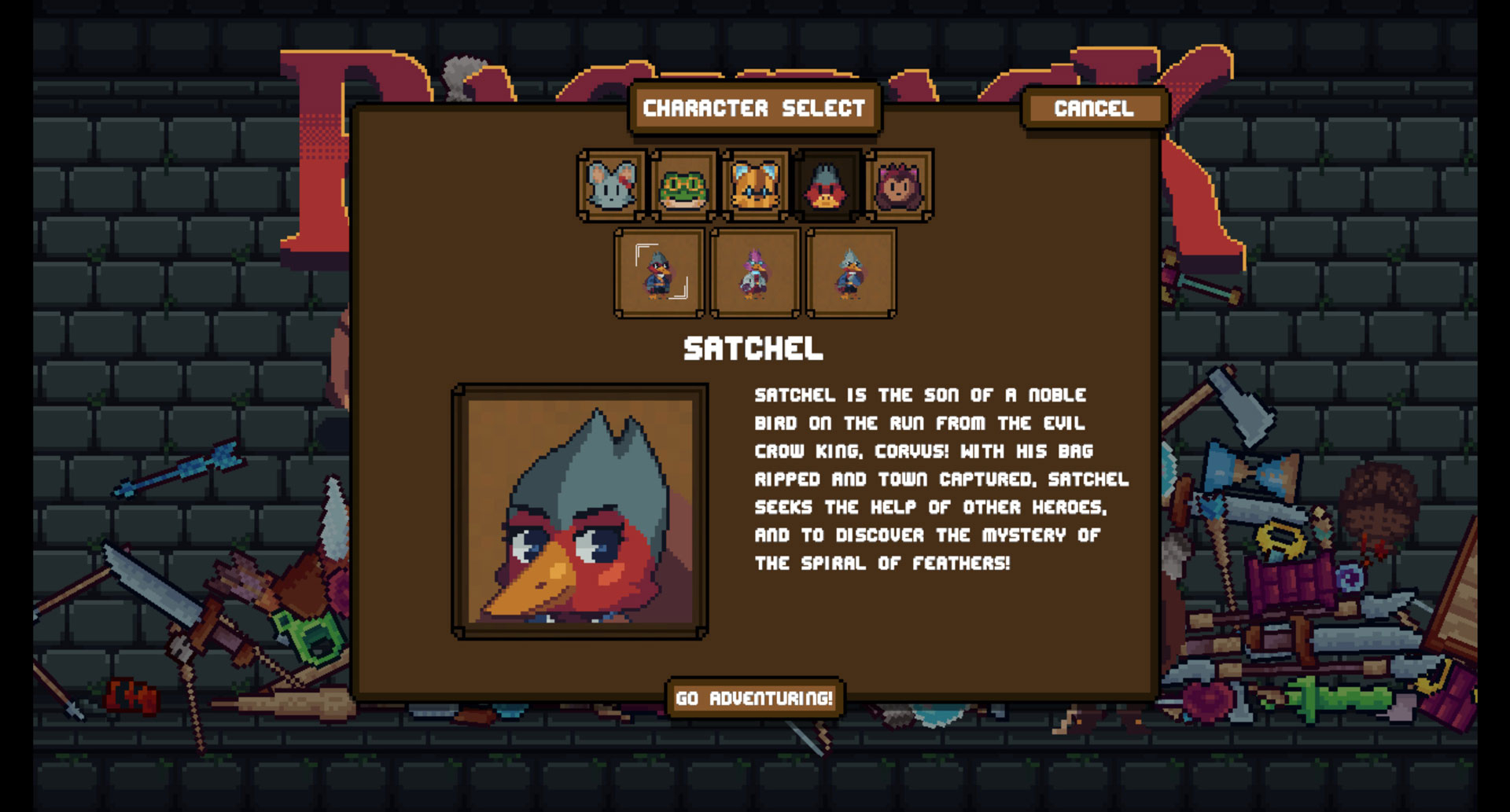
Task: Pick the light-blue-crested Satchel skin
Action: 851,273
